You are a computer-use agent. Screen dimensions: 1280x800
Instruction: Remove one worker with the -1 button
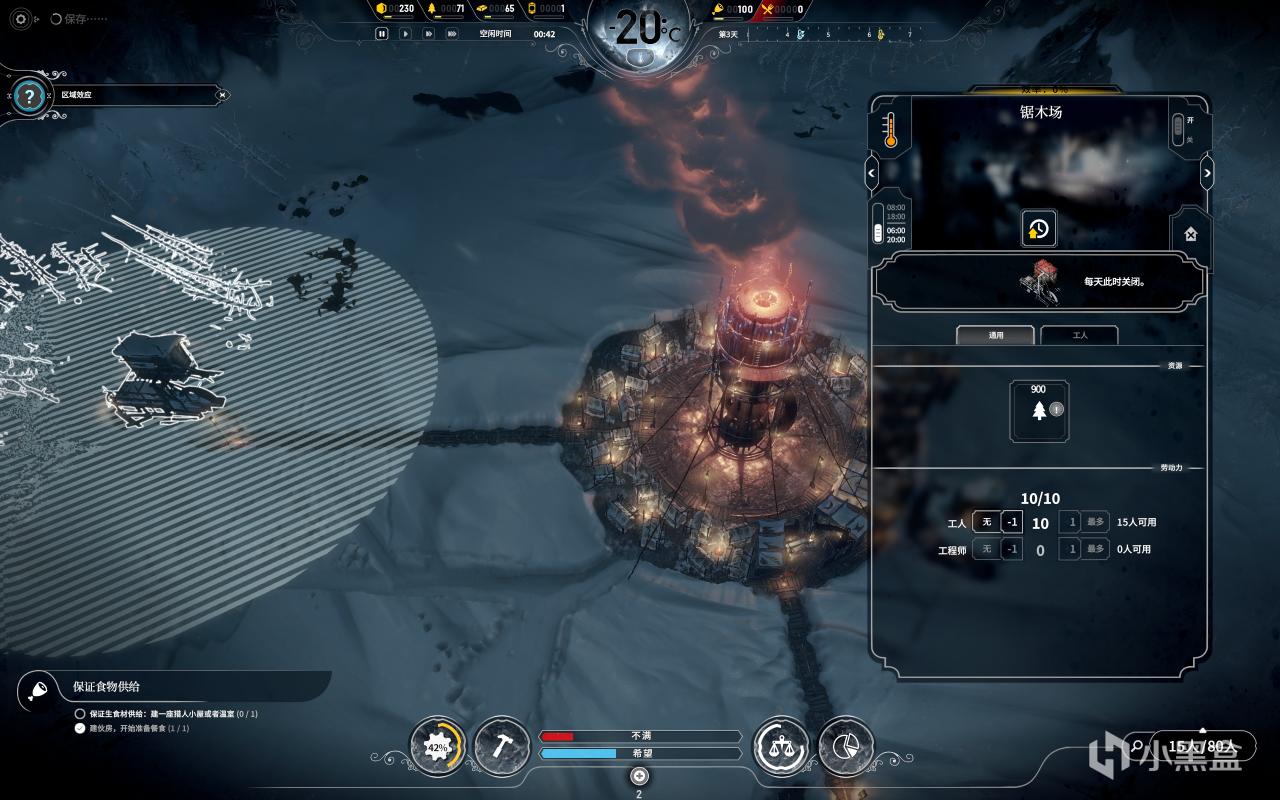tap(1012, 522)
